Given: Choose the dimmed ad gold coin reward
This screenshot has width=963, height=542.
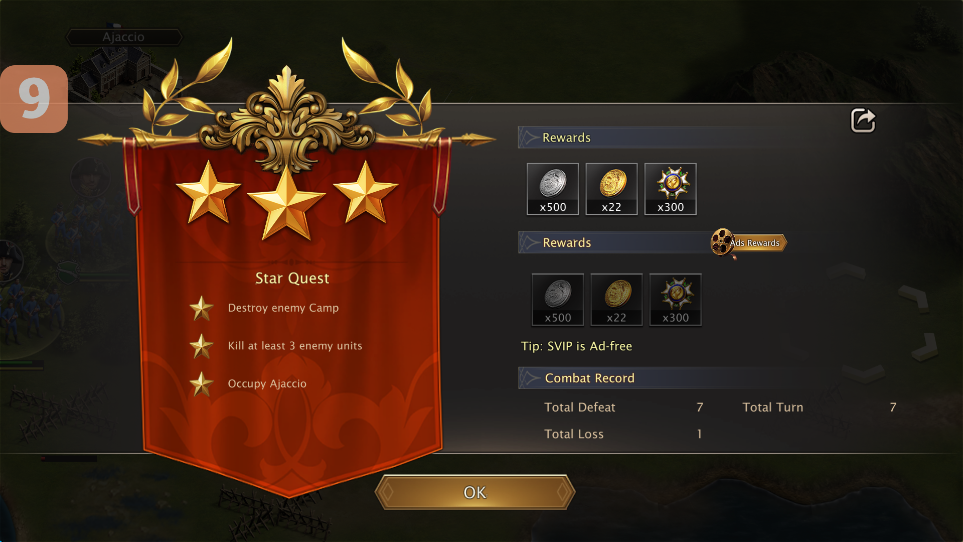Looking at the screenshot, I should tap(616, 299).
